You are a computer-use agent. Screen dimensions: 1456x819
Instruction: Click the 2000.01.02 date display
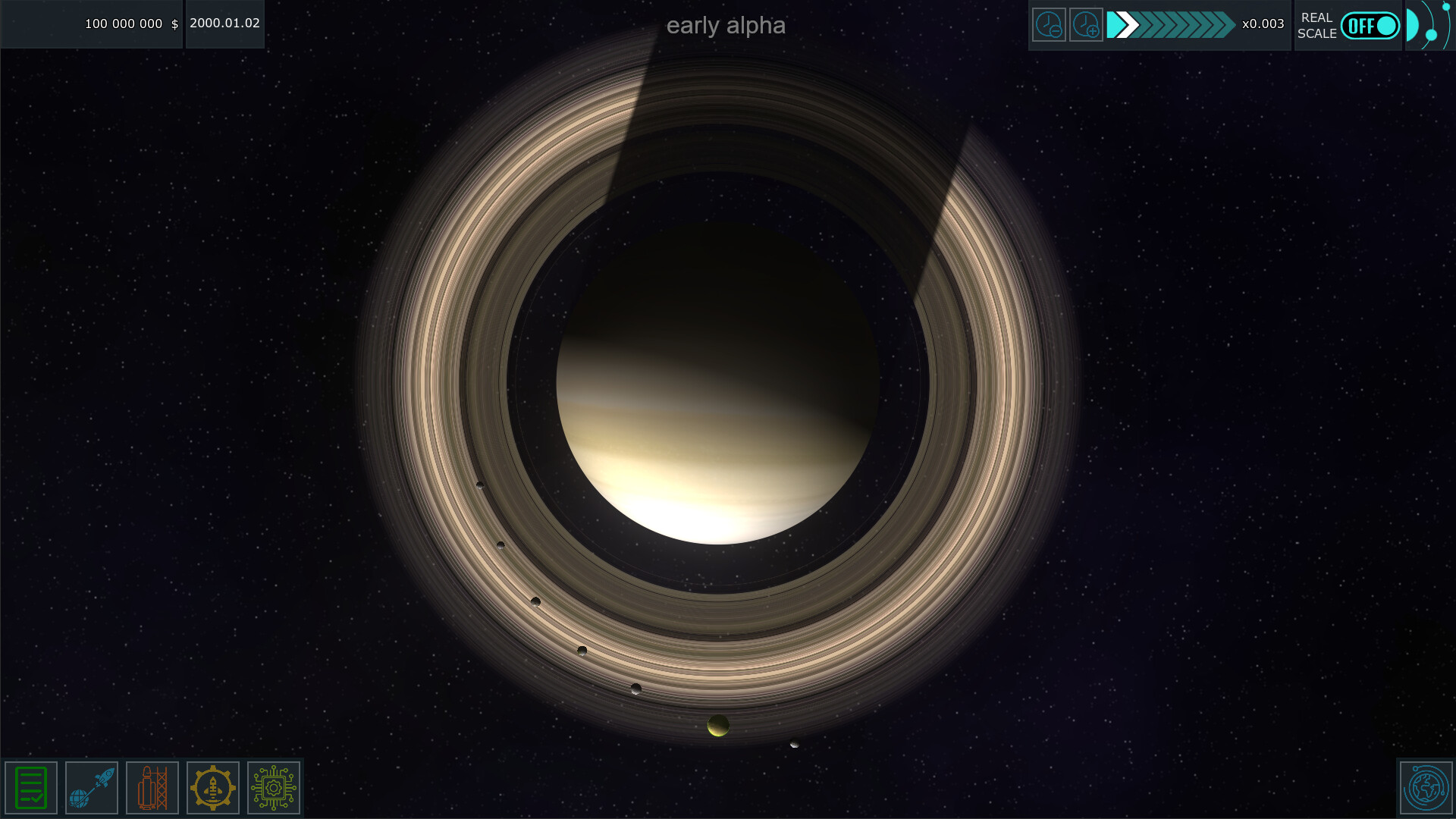tap(224, 24)
